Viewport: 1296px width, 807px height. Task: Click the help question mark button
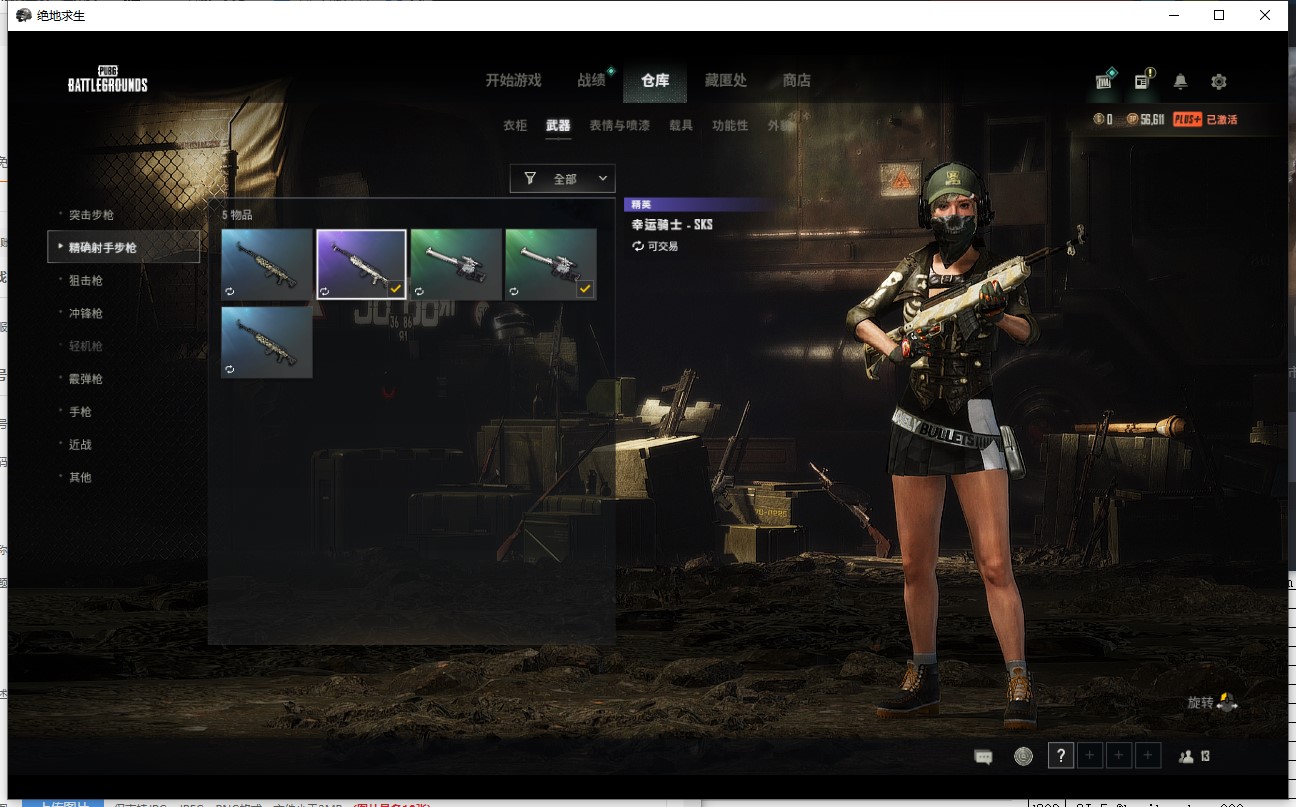[x=1060, y=755]
